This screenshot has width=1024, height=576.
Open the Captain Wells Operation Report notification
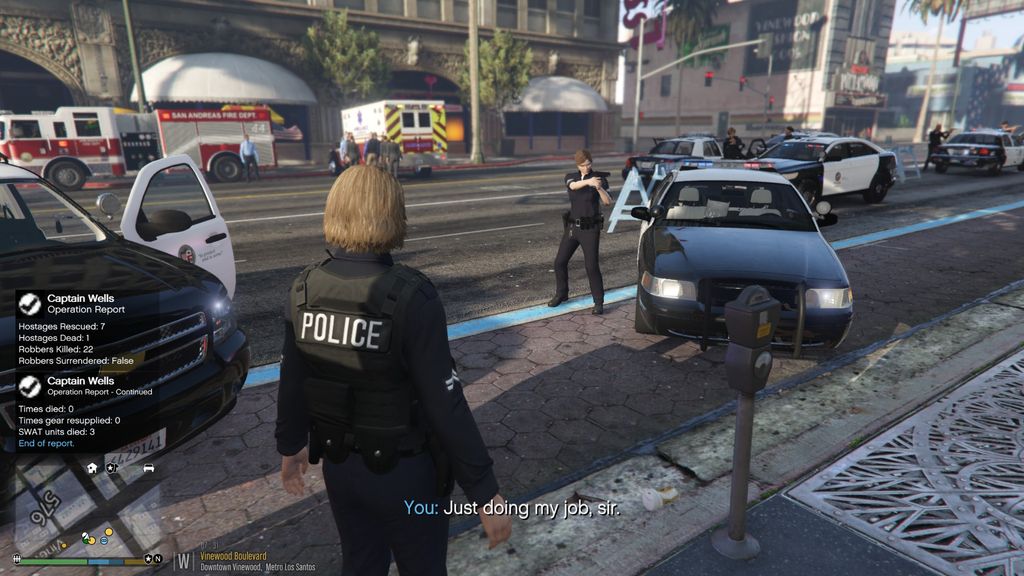tap(82, 329)
